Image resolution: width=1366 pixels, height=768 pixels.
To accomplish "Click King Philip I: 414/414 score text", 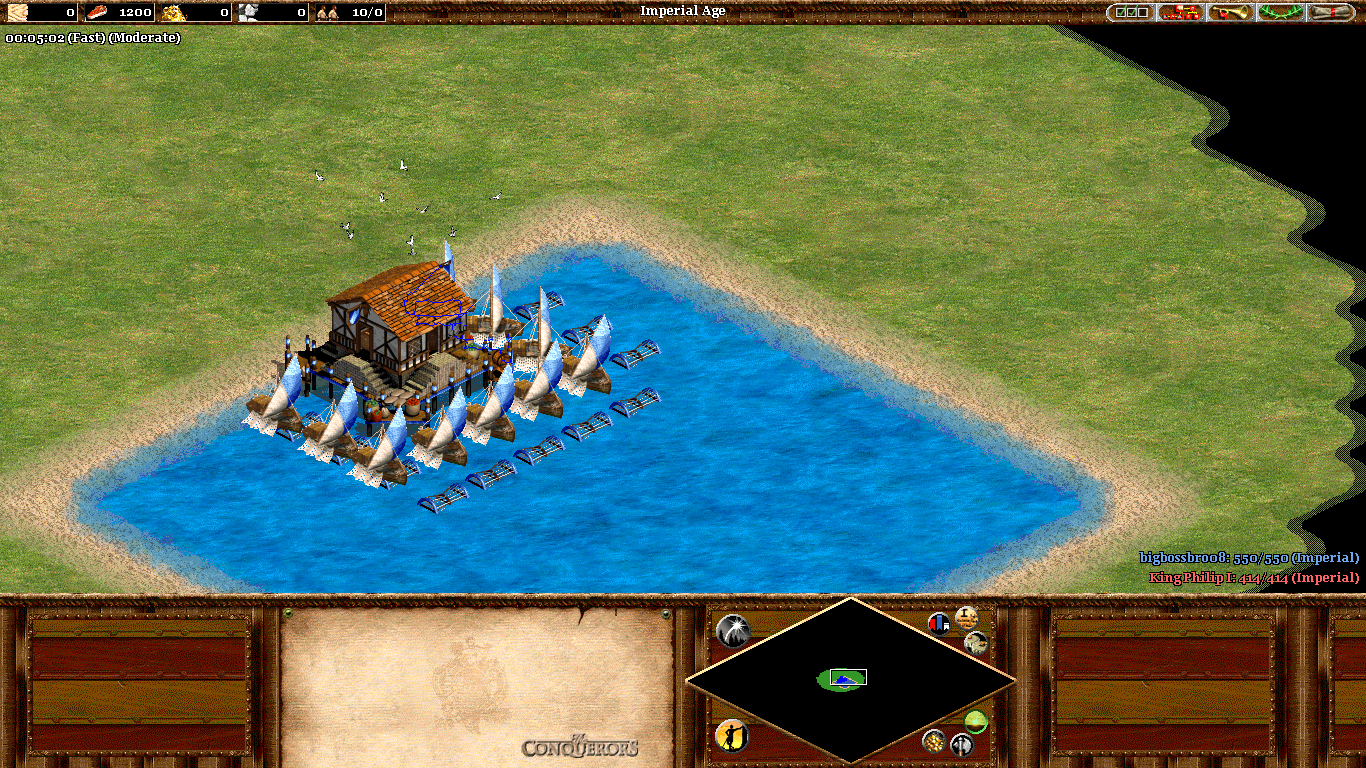I will point(1253,578).
